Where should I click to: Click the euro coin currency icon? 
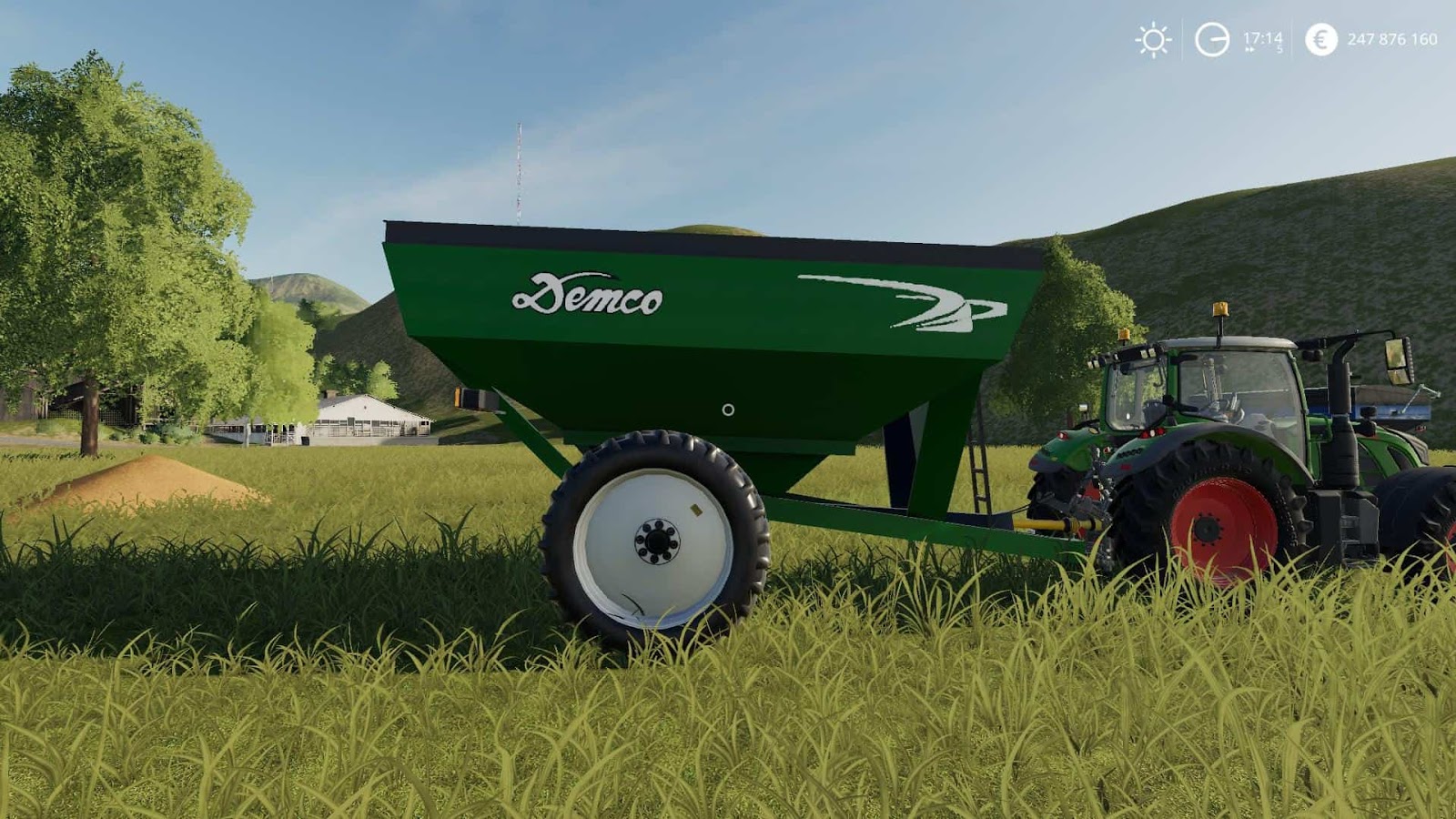(1321, 39)
